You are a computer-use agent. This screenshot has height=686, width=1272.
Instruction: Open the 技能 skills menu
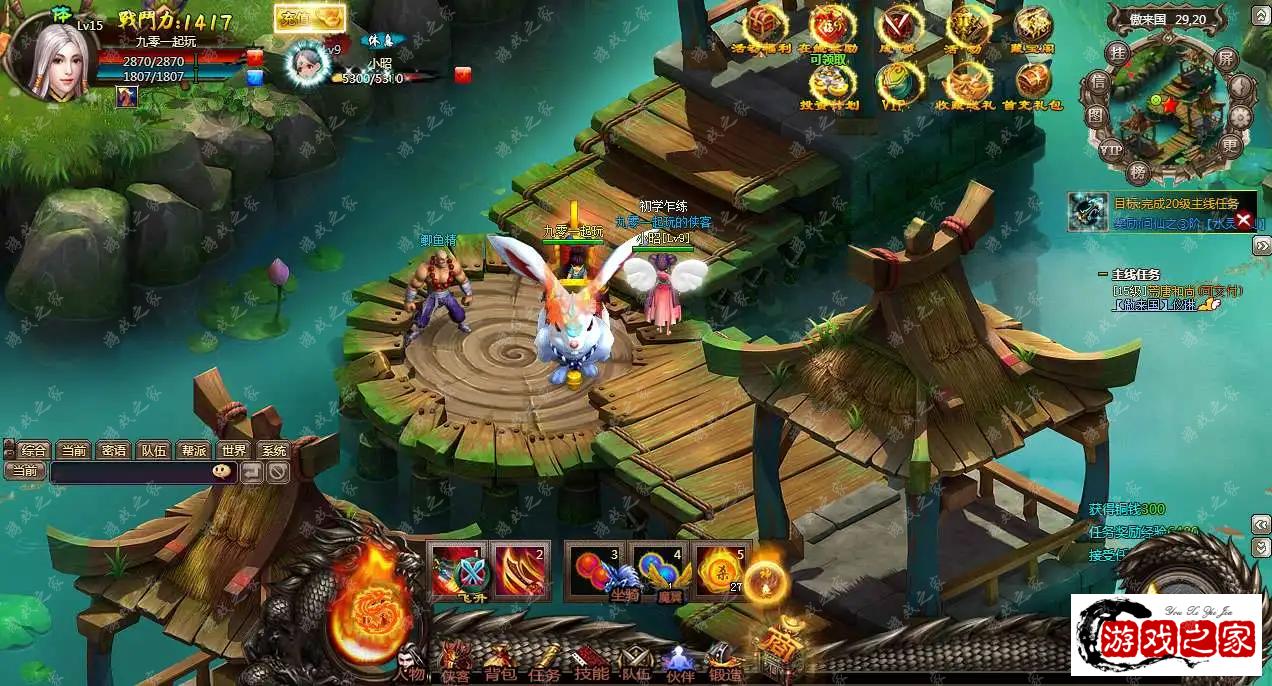click(x=589, y=662)
